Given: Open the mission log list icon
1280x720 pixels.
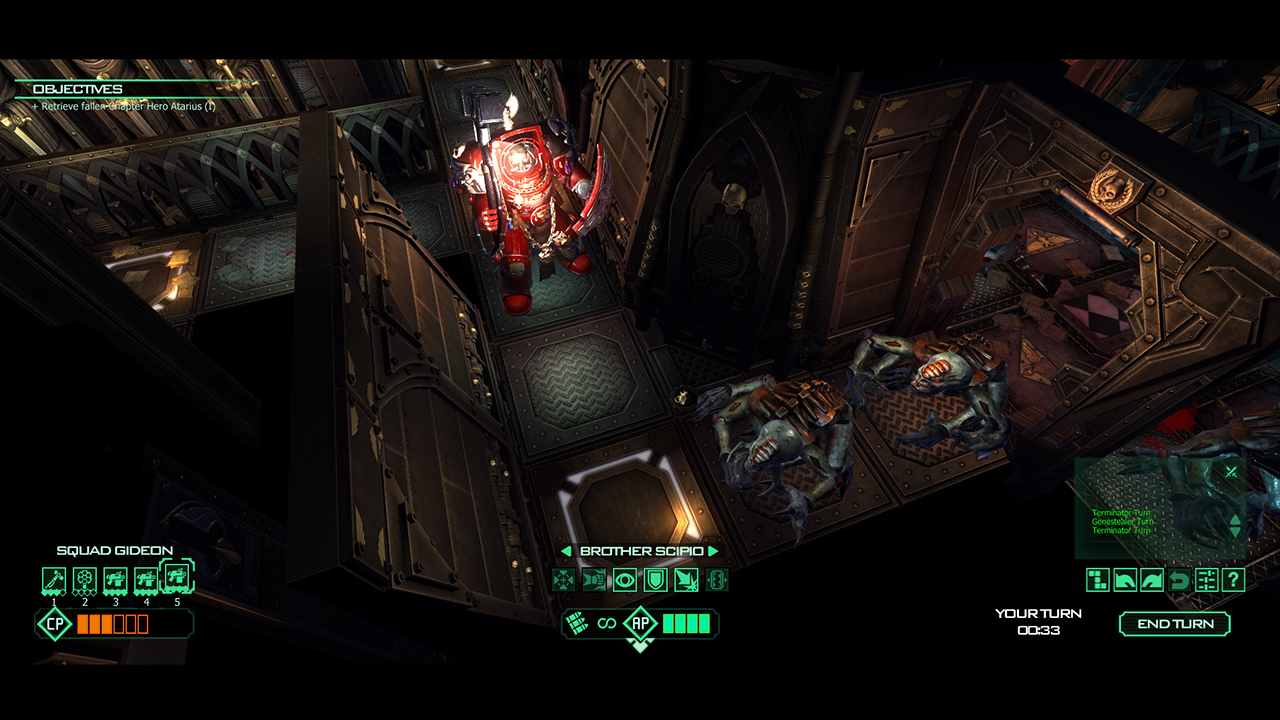Looking at the screenshot, I should pos(1205,578).
